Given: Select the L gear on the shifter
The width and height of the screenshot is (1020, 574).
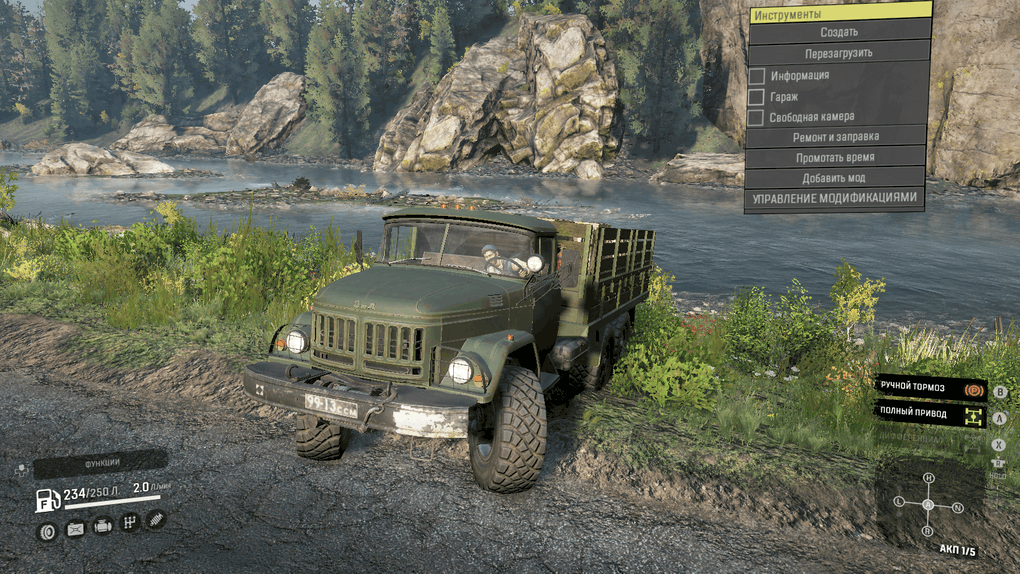Looking at the screenshot, I should coord(900,500).
